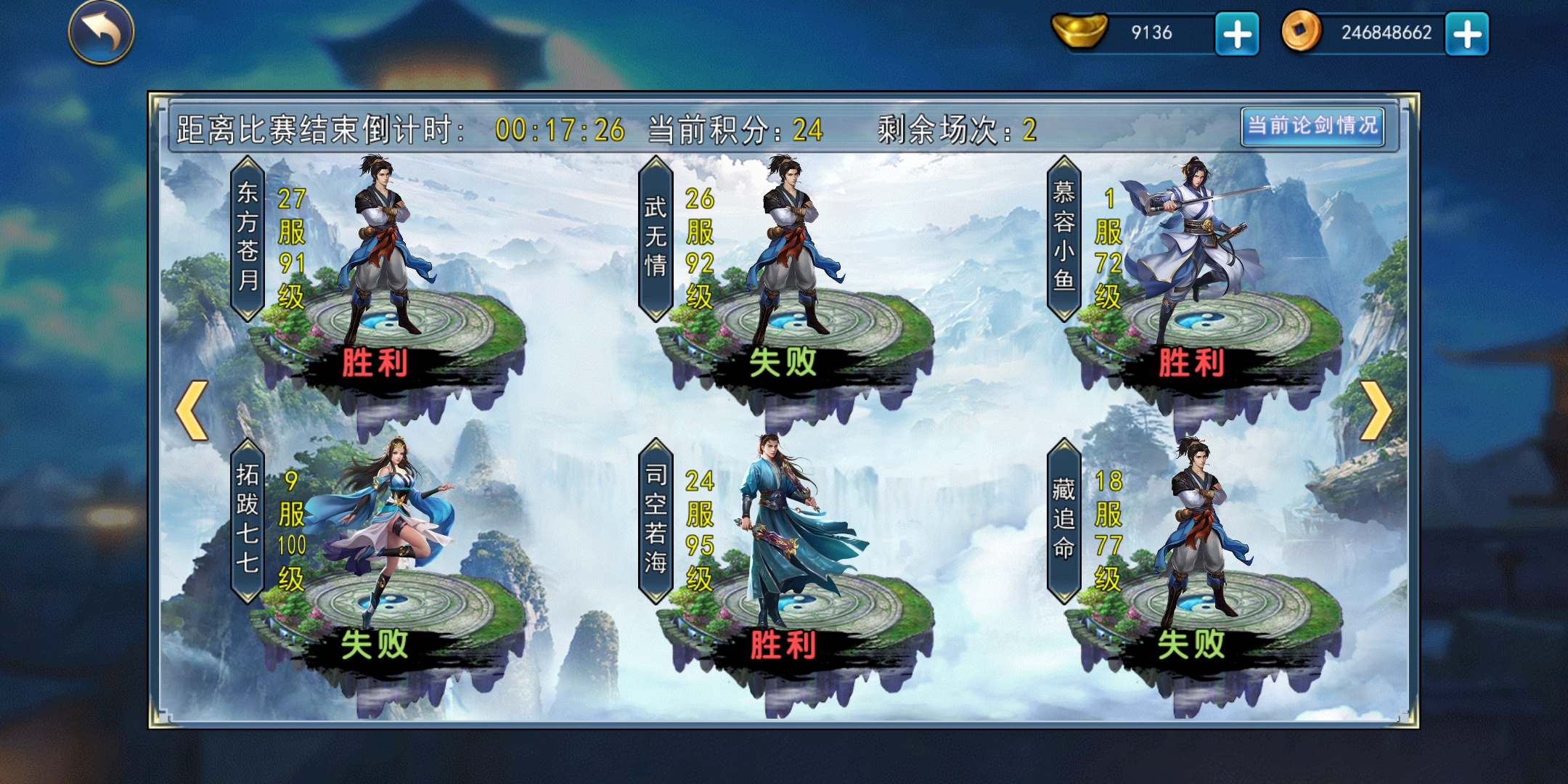Click the plus icon beside 9136 gold
Screen dimensions: 1568x784
[1236, 32]
